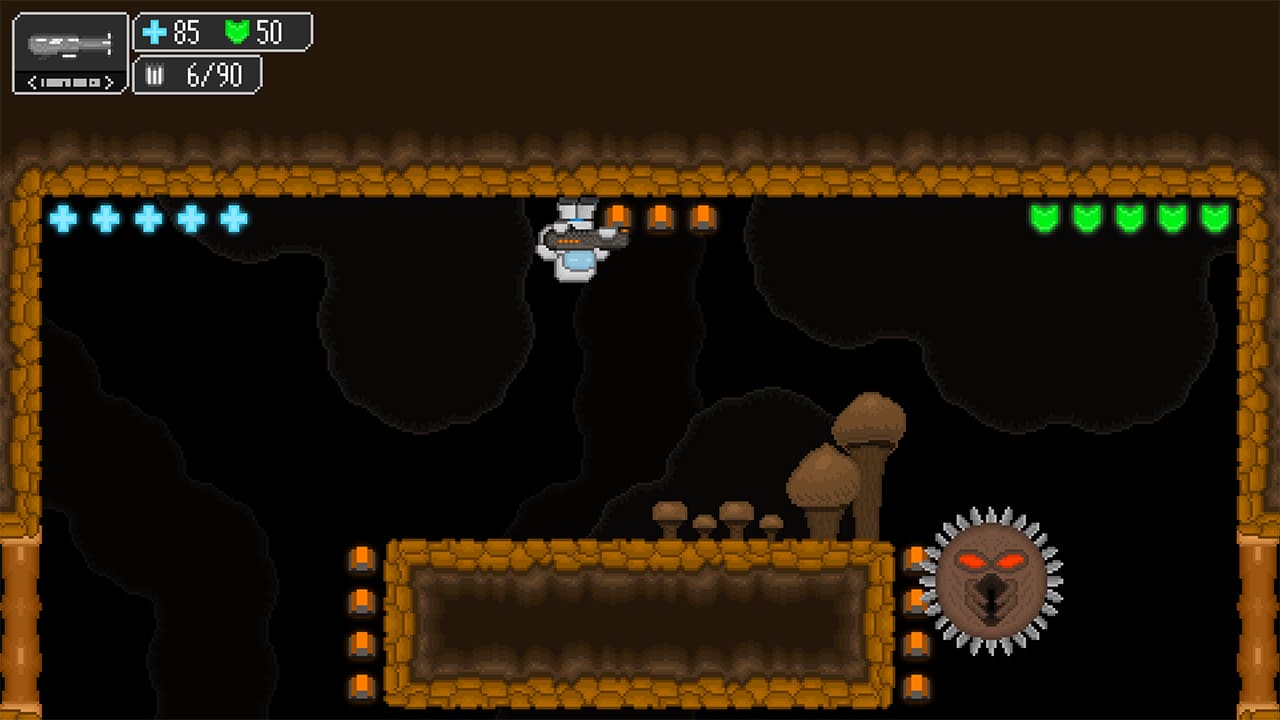
Task: Click the right arrow in the weapon switcher
Action: tap(108, 81)
